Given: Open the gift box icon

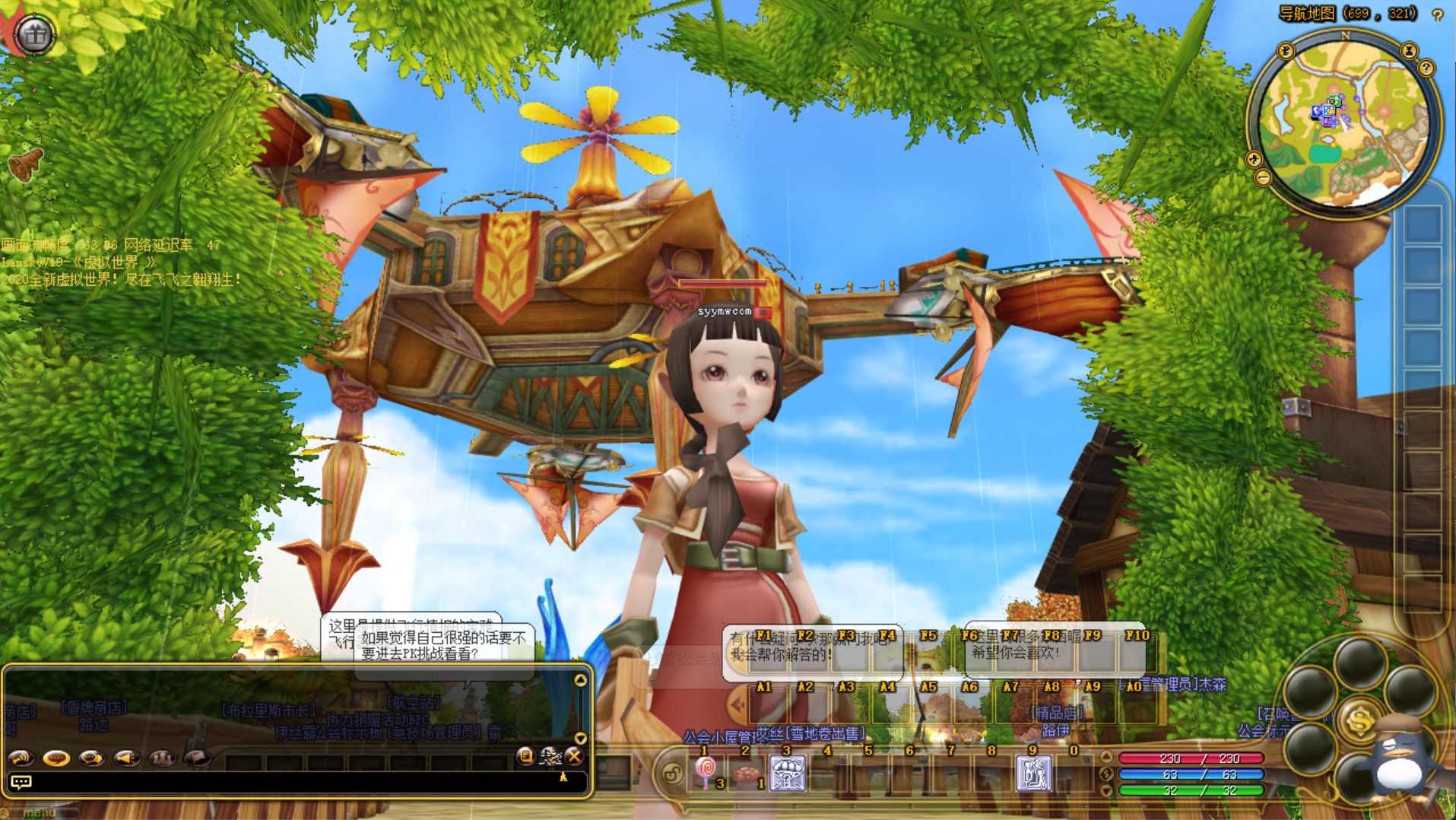Looking at the screenshot, I should pyautogui.click(x=35, y=34).
